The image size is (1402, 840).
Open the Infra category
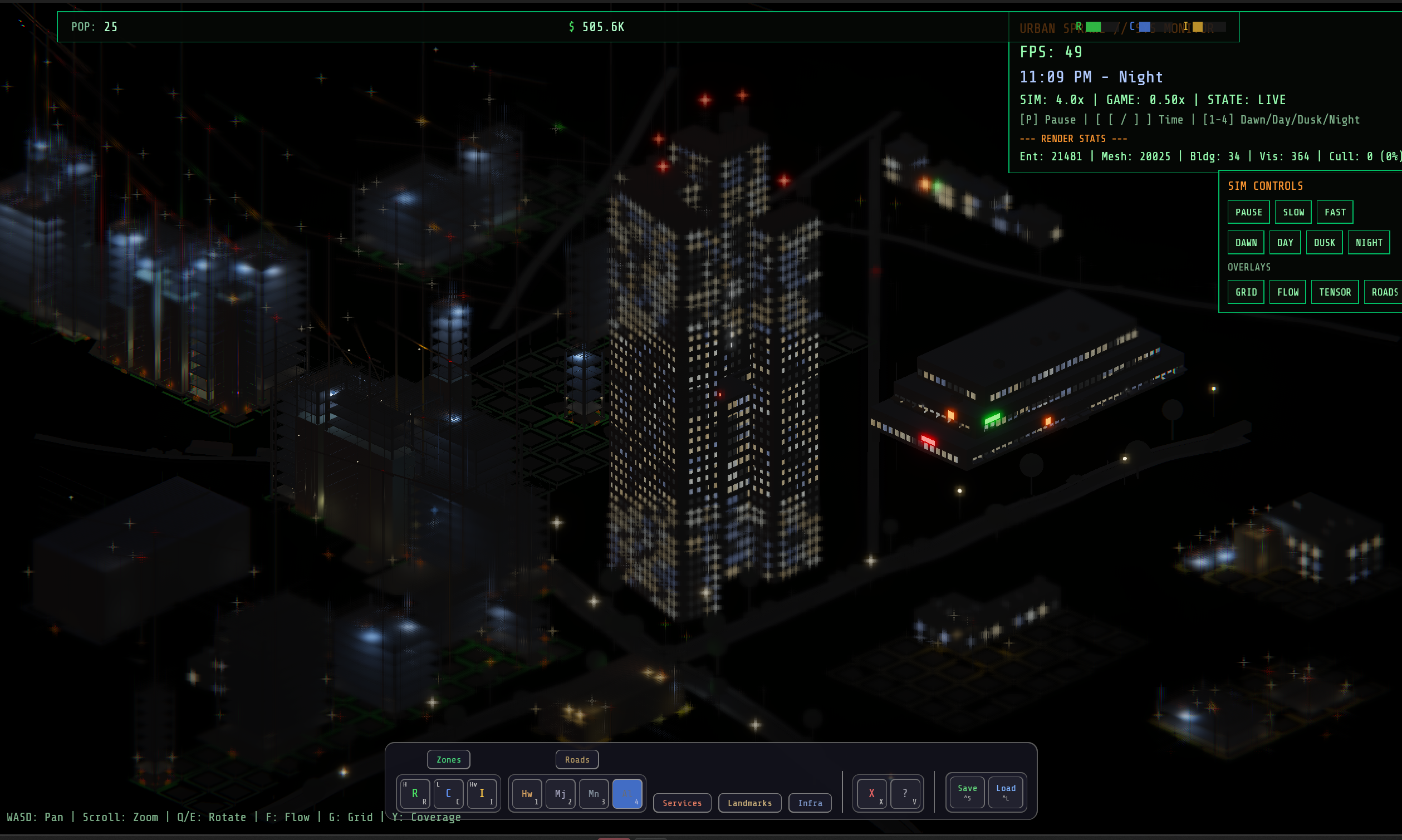810,803
